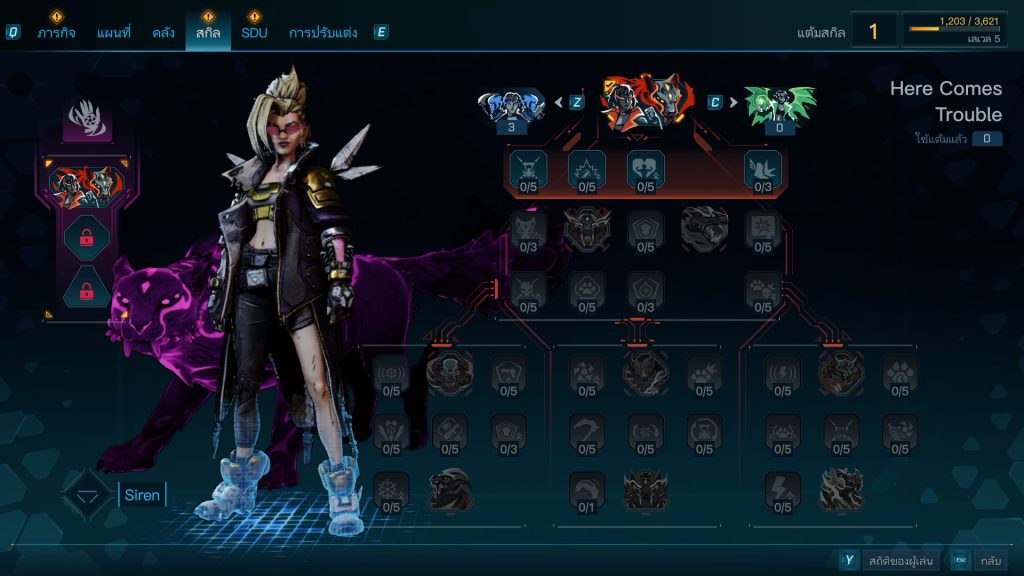The height and width of the screenshot is (576, 1024).
Task: Open the ภารกิจ missions tab
Action: tap(58, 32)
